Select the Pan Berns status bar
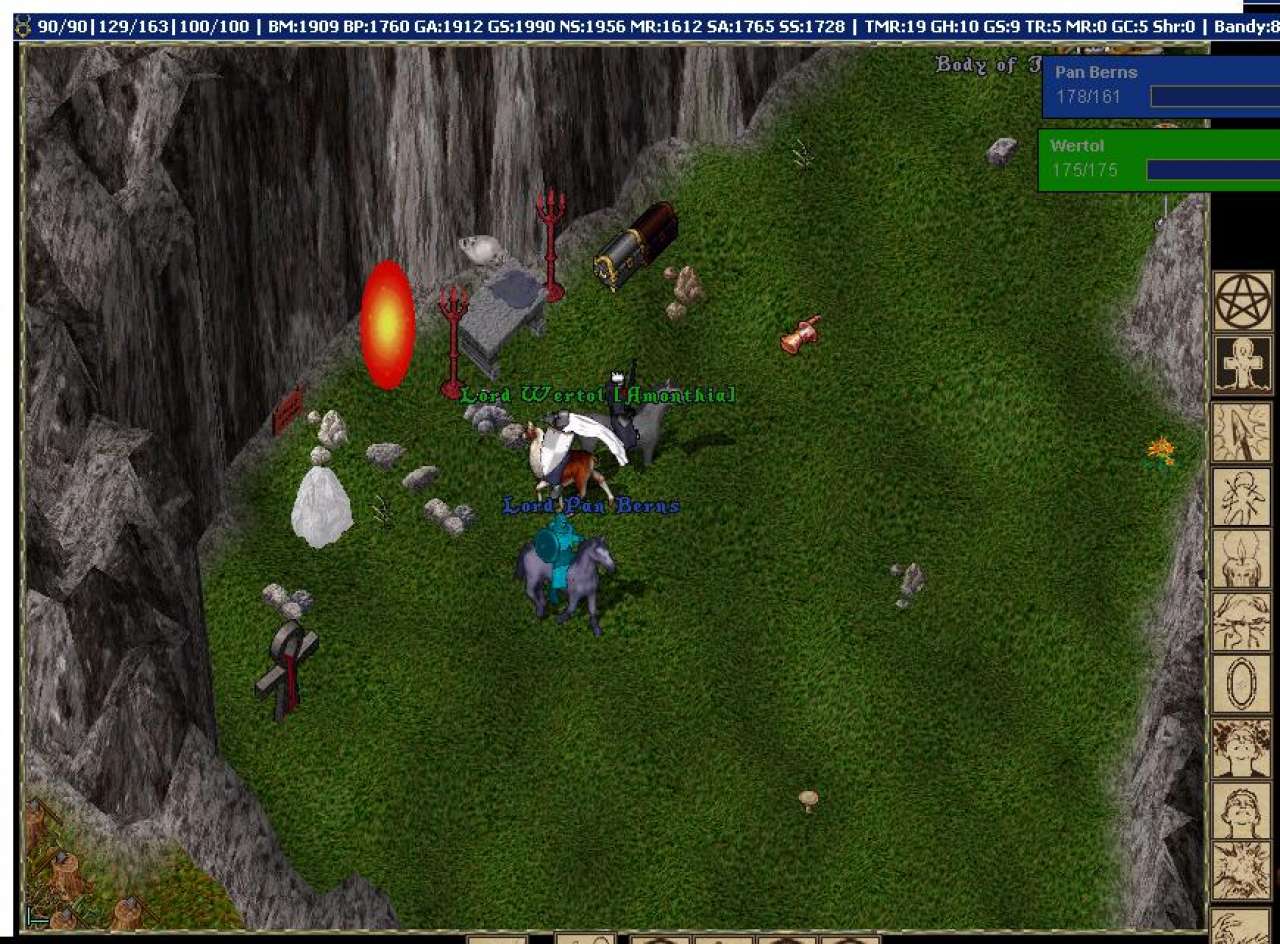This screenshot has height=944, width=1280. (1160, 86)
